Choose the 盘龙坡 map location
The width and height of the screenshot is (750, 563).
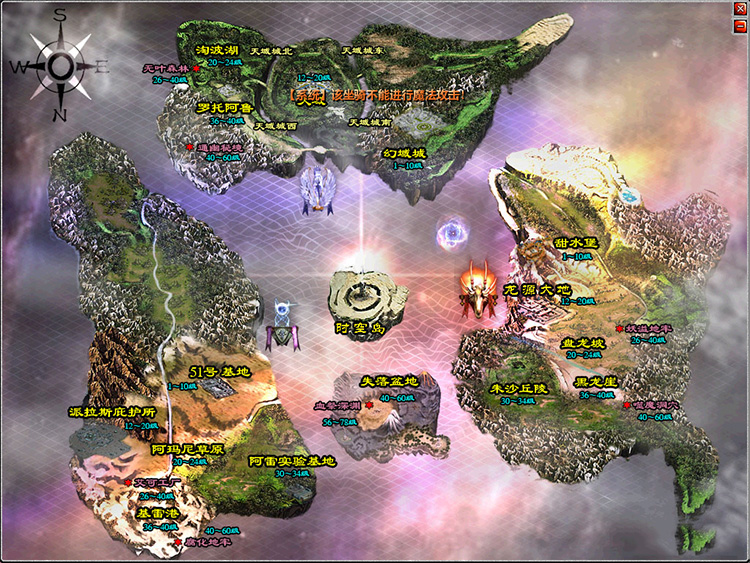pyautogui.click(x=582, y=342)
